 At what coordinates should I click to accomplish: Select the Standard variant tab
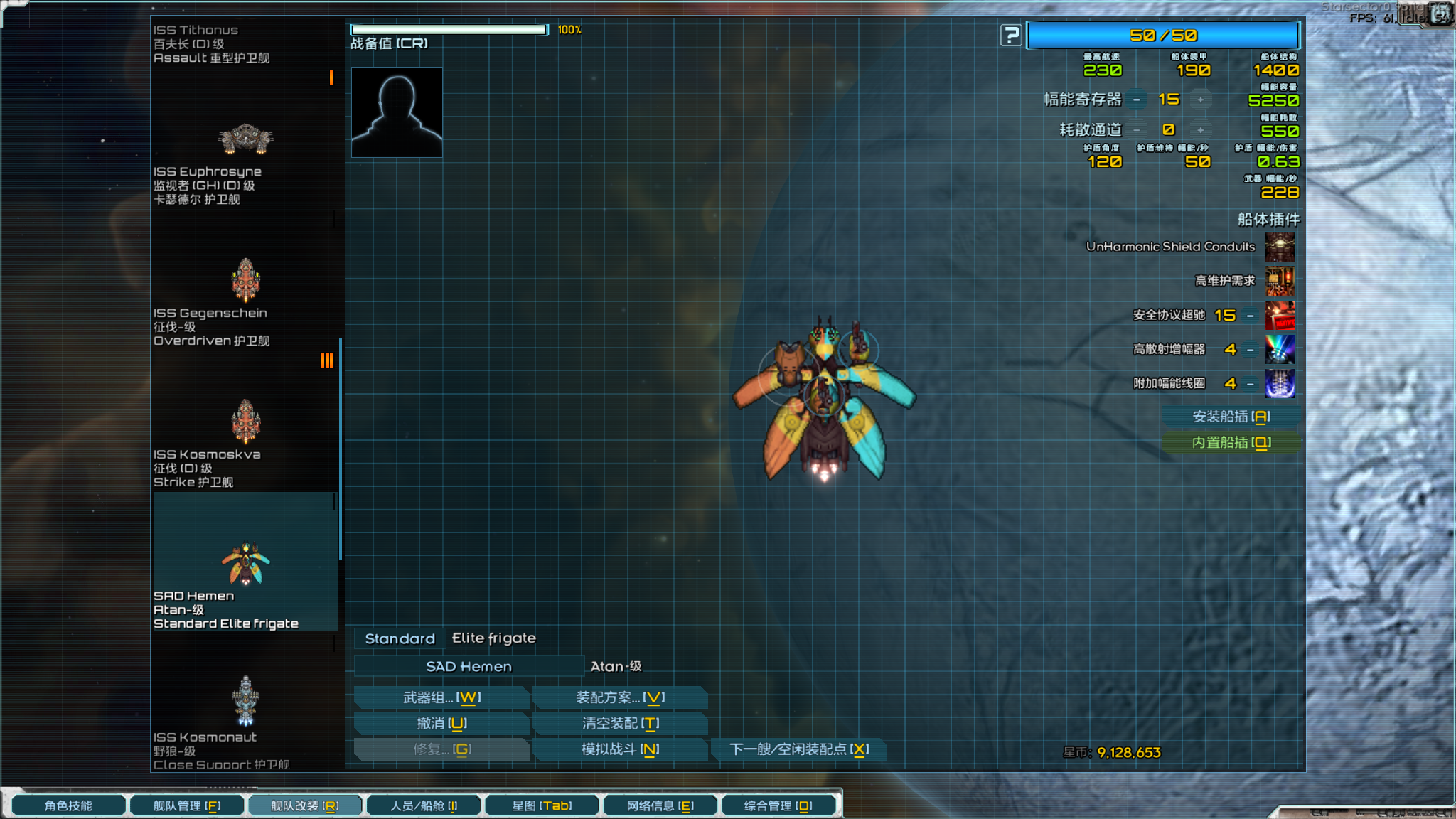coord(399,638)
